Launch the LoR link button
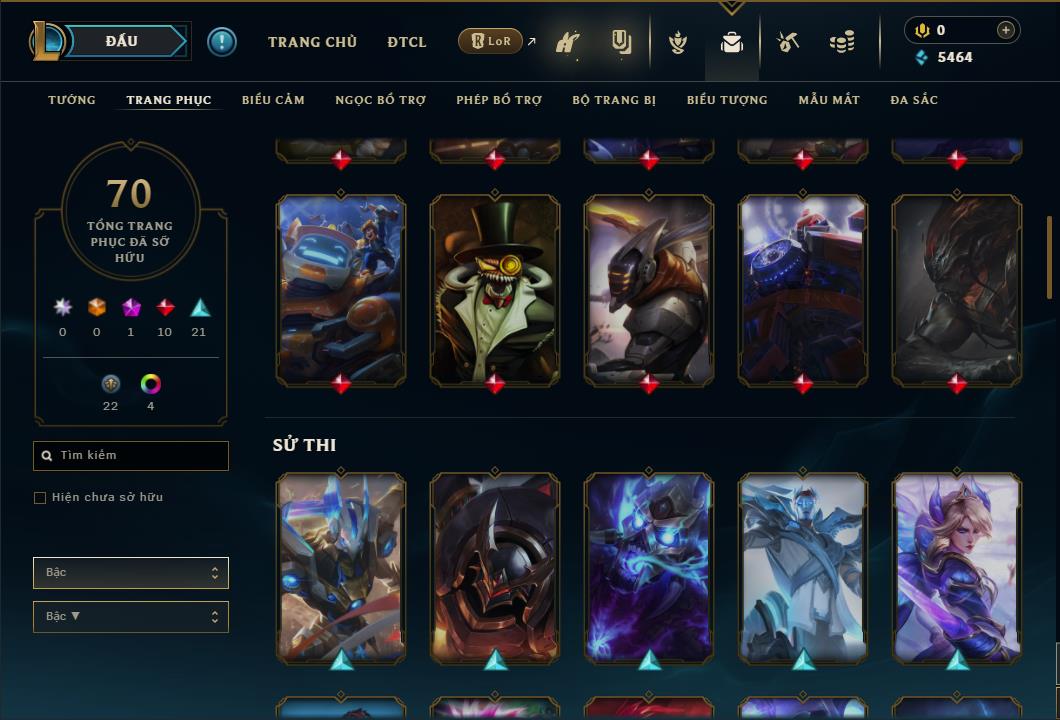This screenshot has width=1060, height=720. (491, 41)
